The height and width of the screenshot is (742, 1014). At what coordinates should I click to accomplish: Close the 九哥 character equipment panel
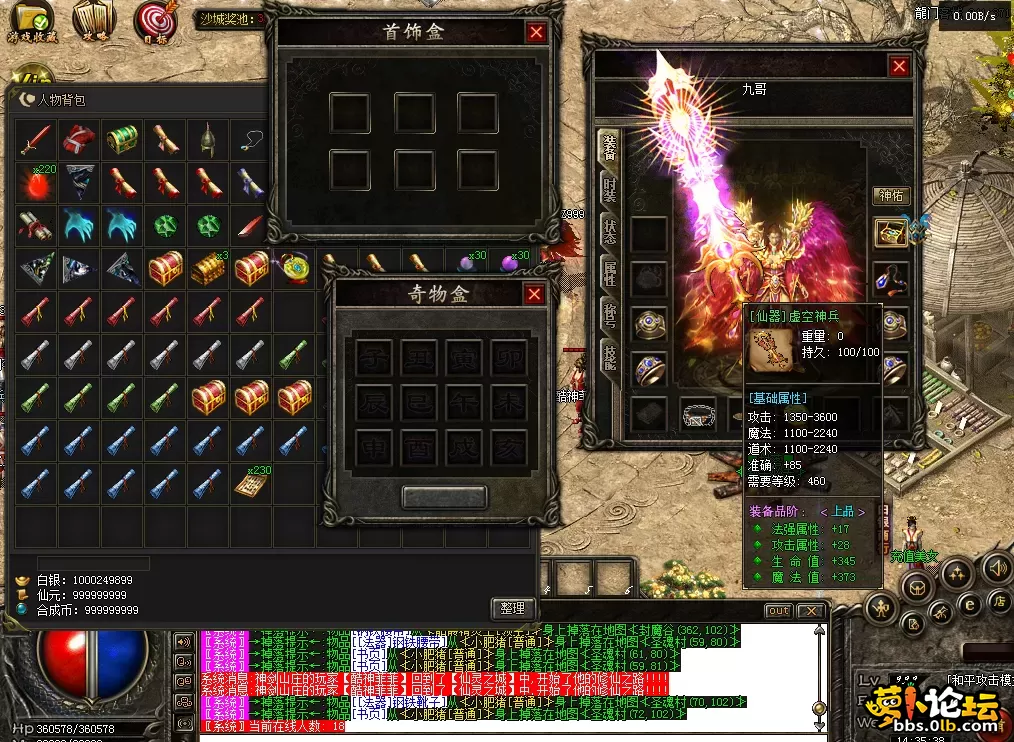click(899, 66)
